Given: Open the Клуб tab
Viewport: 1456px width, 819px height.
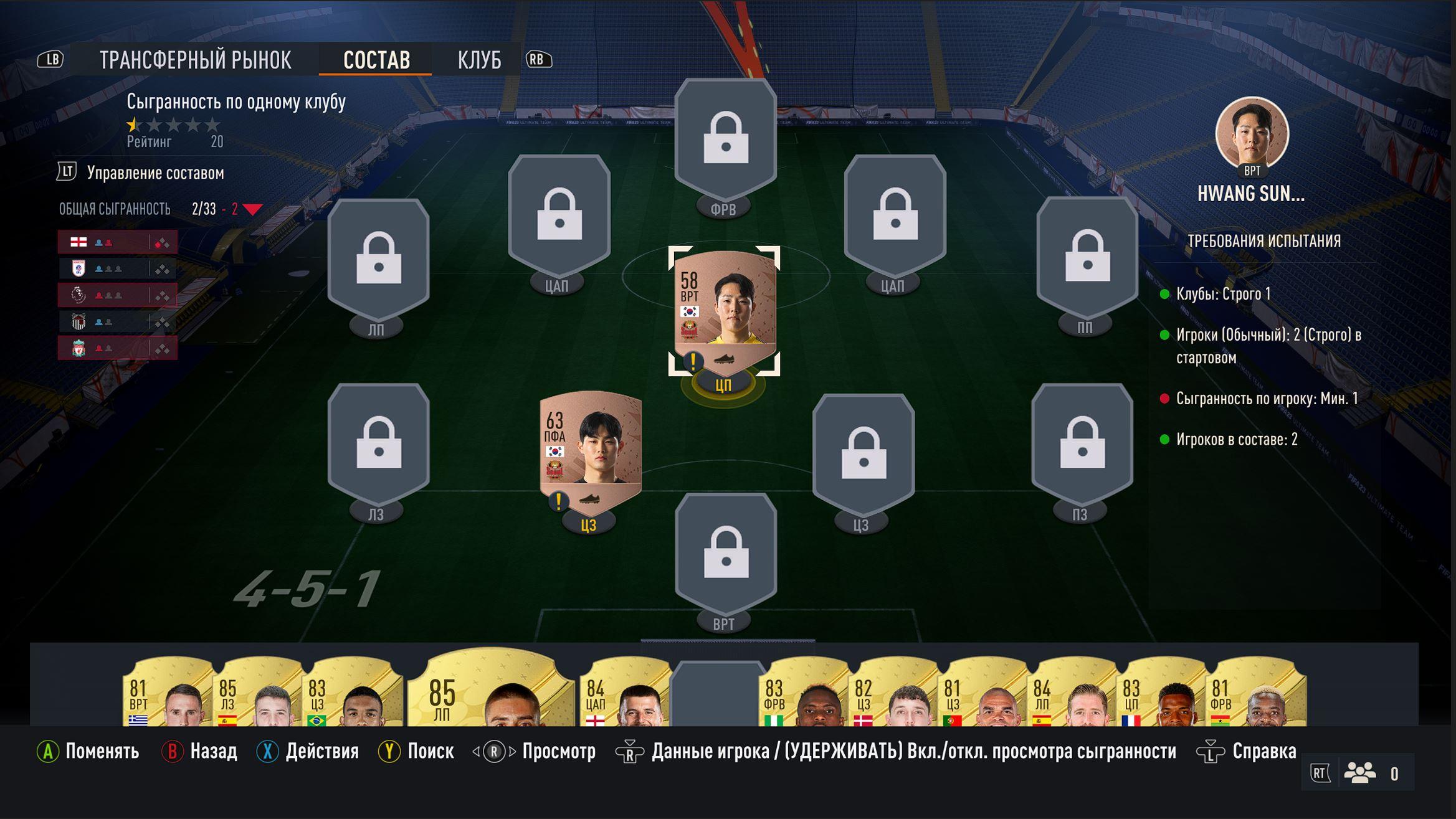Looking at the screenshot, I should tap(478, 60).
